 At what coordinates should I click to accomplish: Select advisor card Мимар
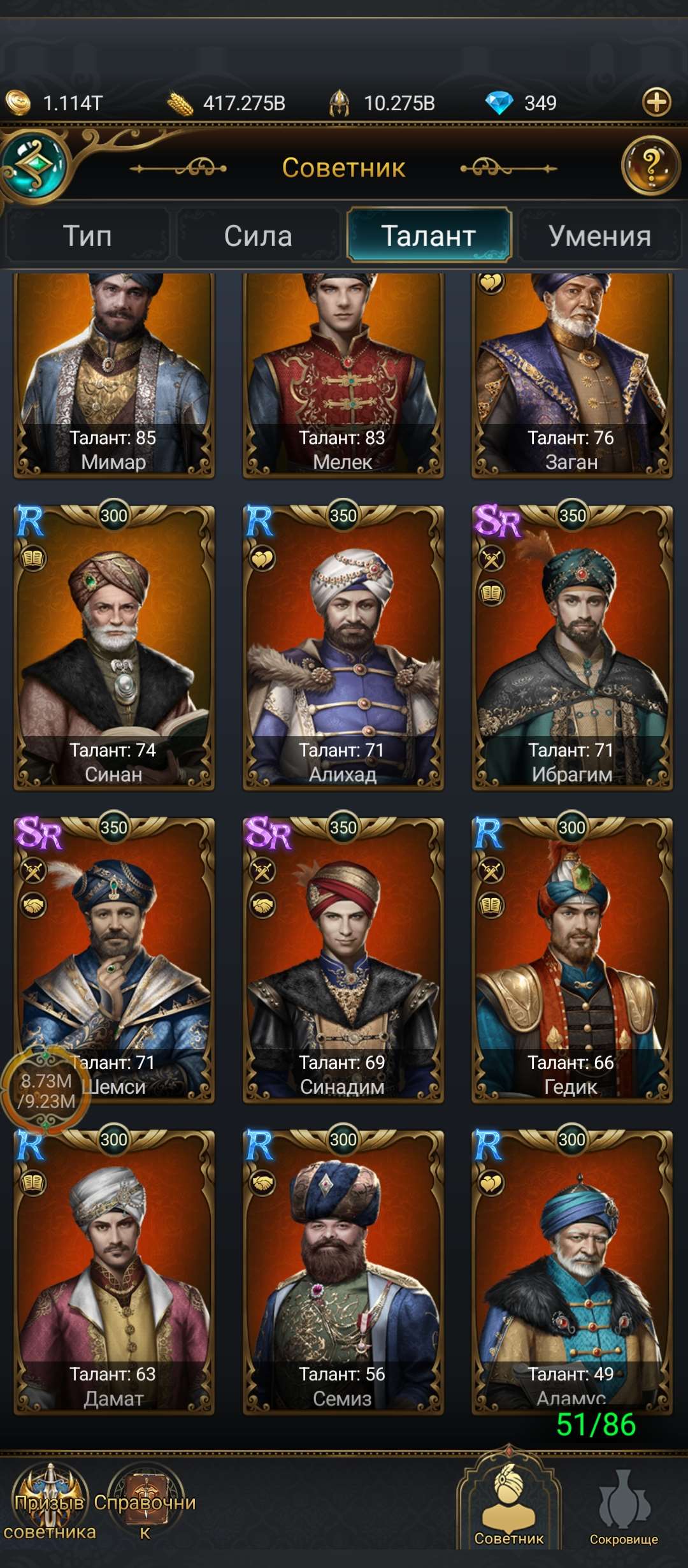coord(114,376)
